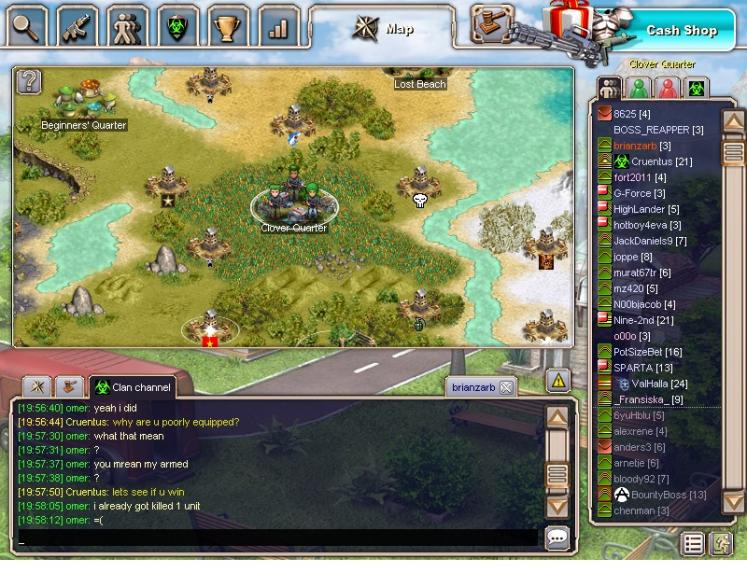Switch to the Clan channel chat tab
Image resolution: width=747 pixels, height=573 pixels.
pos(131,387)
